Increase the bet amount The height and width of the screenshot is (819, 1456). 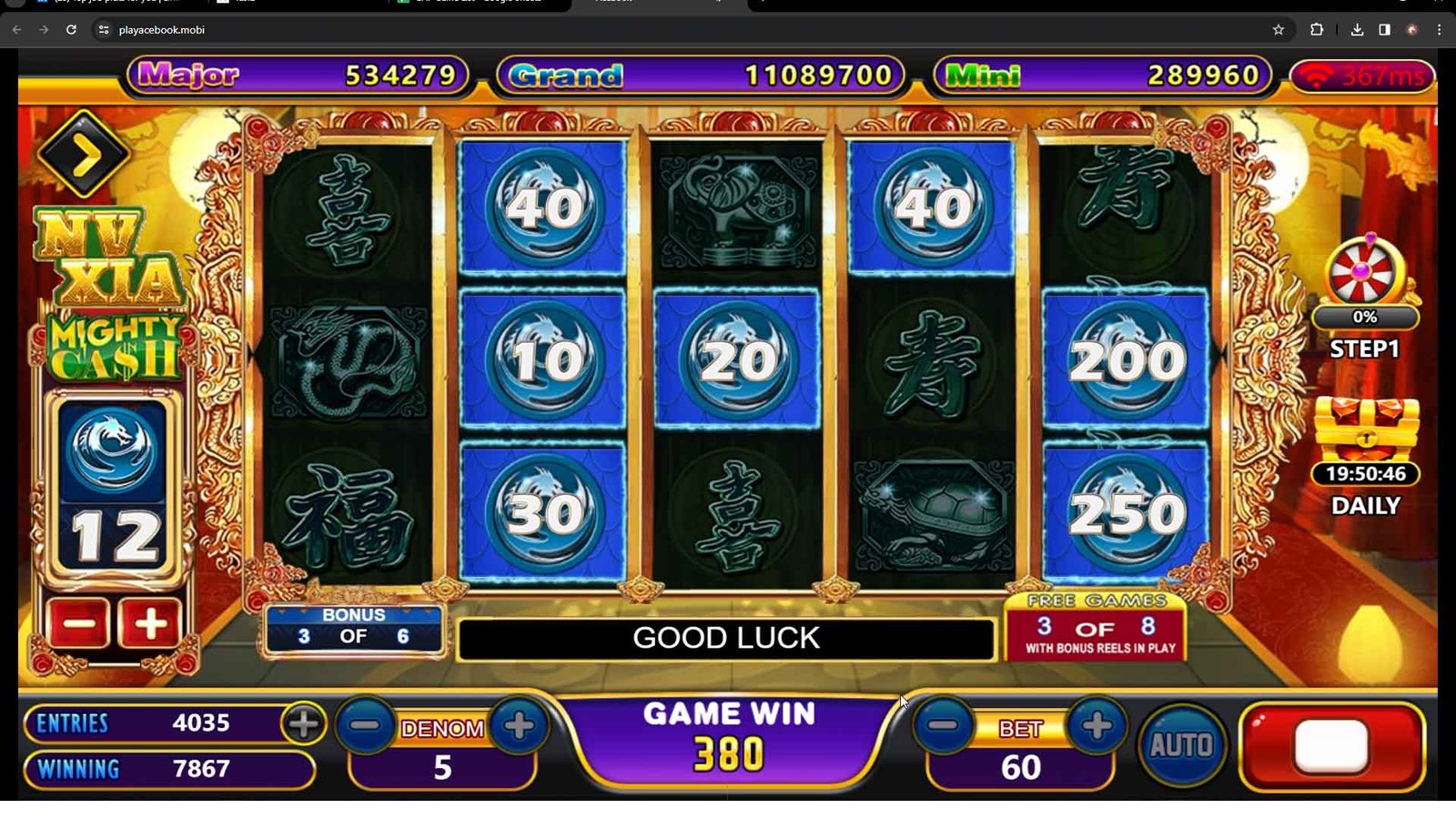(1097, 725)
